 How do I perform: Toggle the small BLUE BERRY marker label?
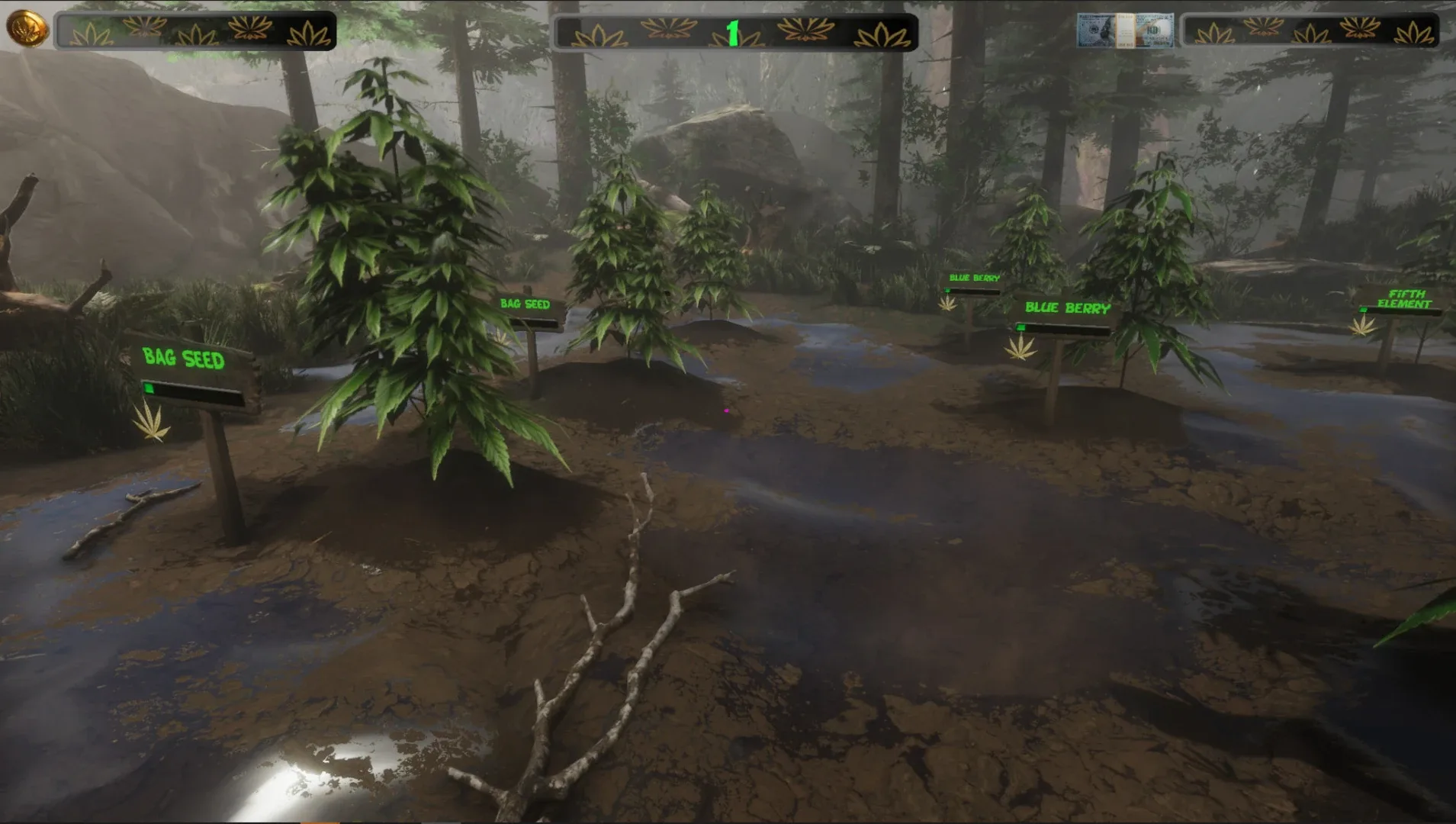point(974,276)
